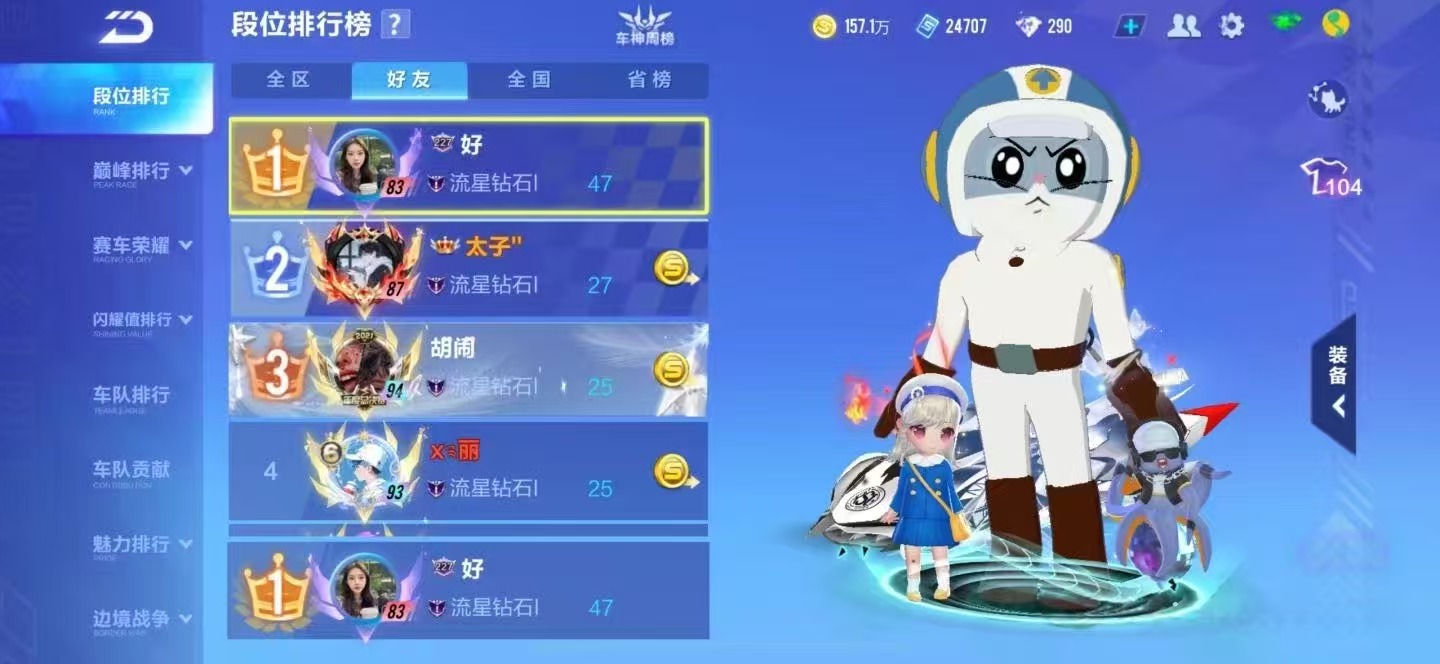Expand the 赛车荣耀 menu entry
The width and height of the screenshot is (1440, 664).
142,246
